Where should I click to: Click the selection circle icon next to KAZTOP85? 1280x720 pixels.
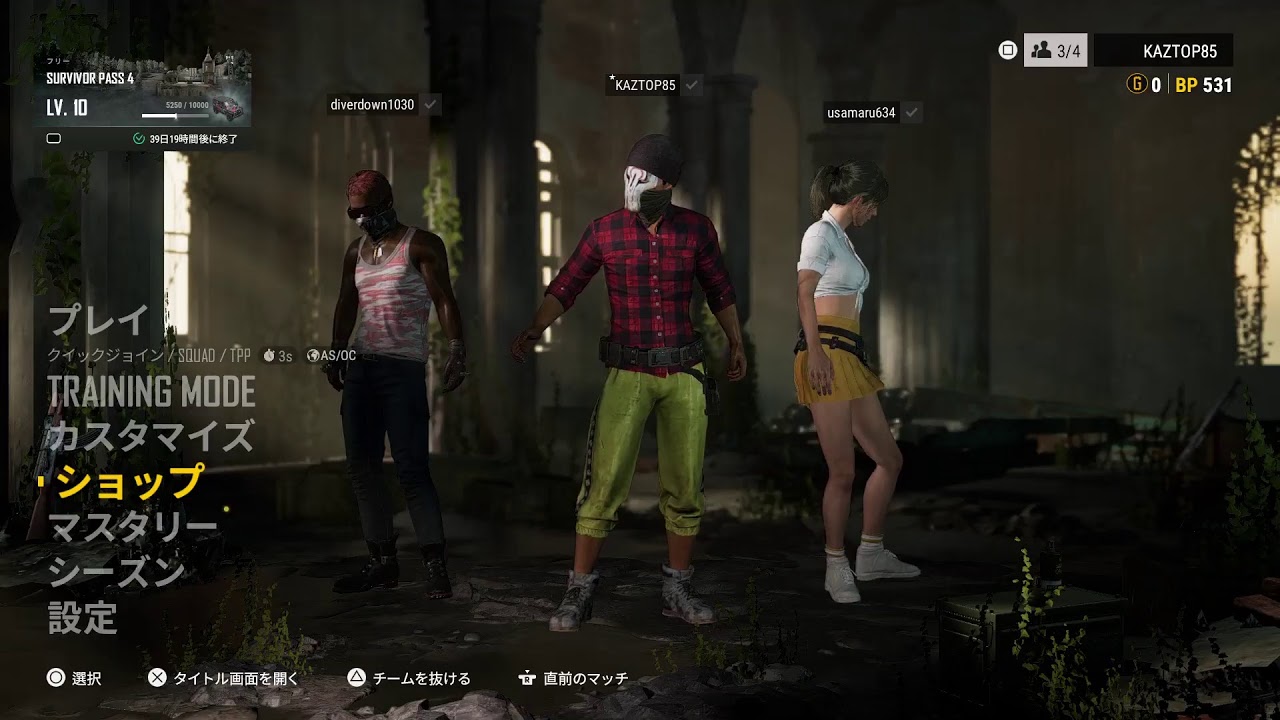pos(1007,49)
